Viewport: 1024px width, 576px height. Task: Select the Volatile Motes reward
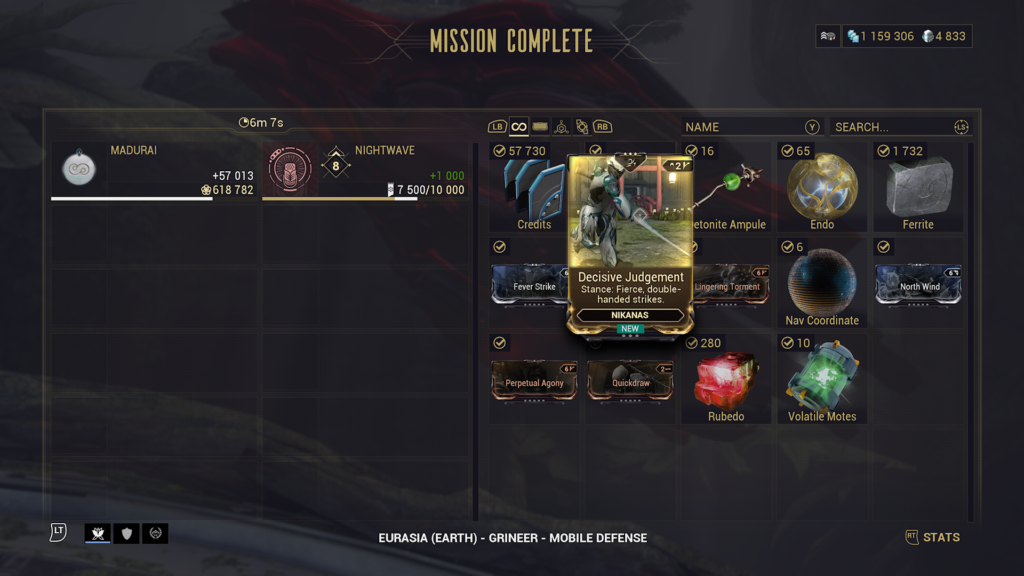pyautogui.click(x=822, y=381)
